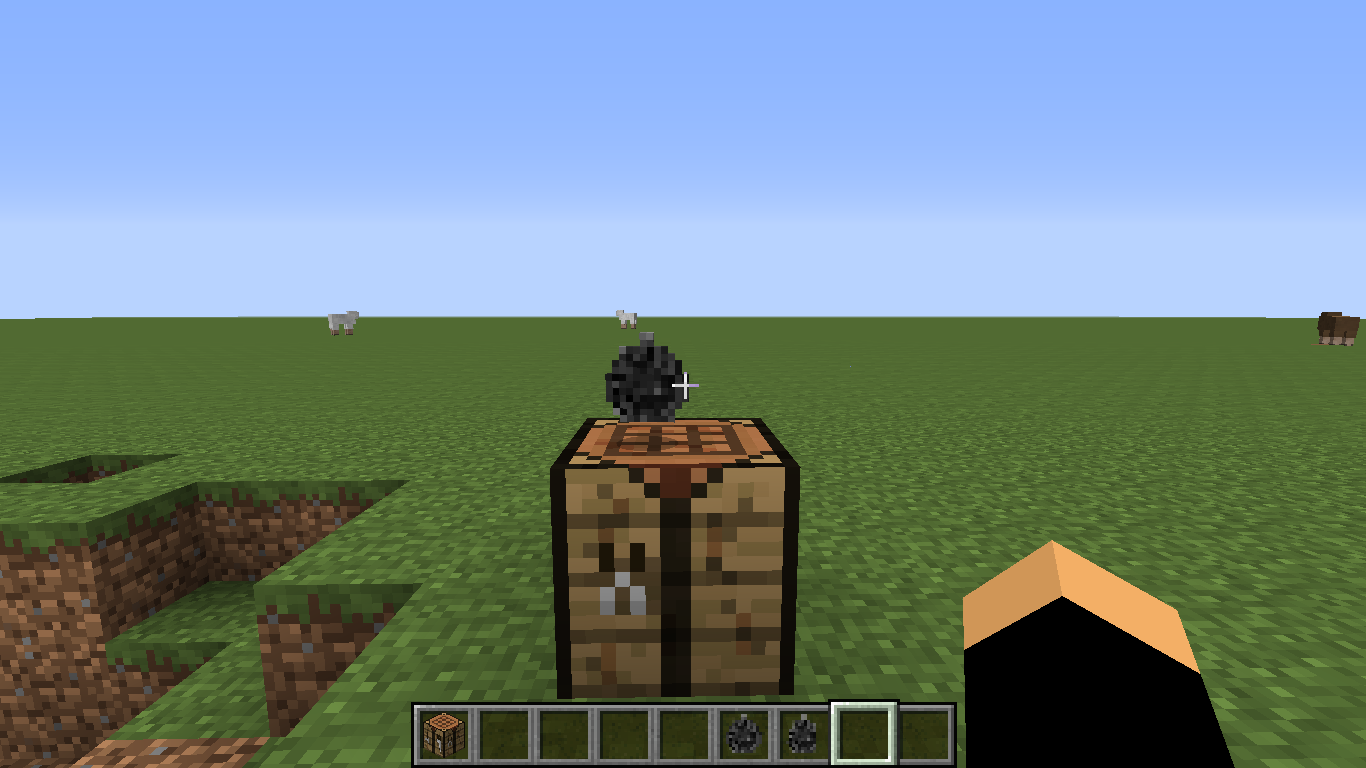Click the sky just above the horizon
1366x768 pixels.
tap(950, 300)
